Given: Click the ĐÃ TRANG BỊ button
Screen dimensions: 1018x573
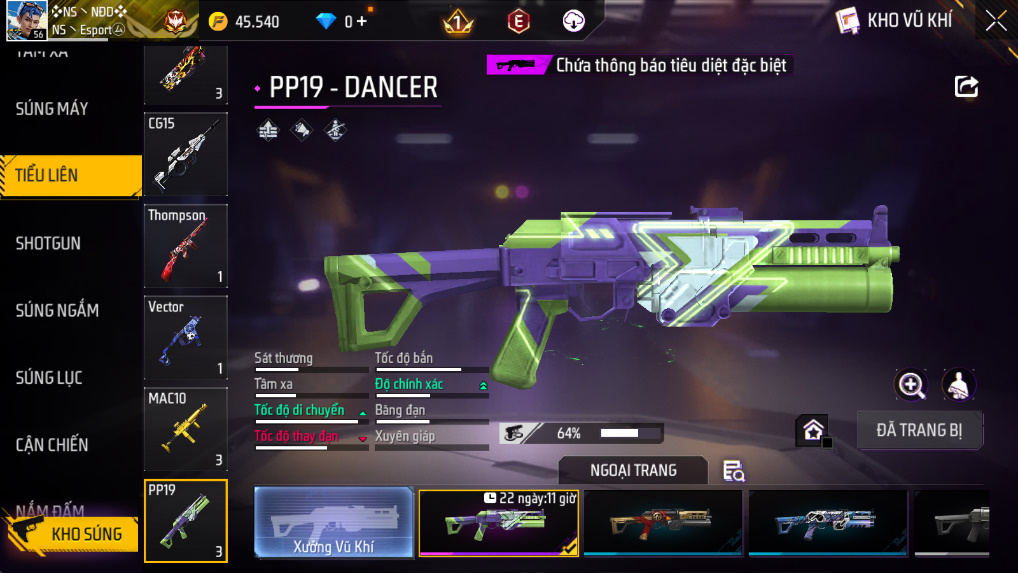Looking at the screenshot, I should (x=920, y=430).
